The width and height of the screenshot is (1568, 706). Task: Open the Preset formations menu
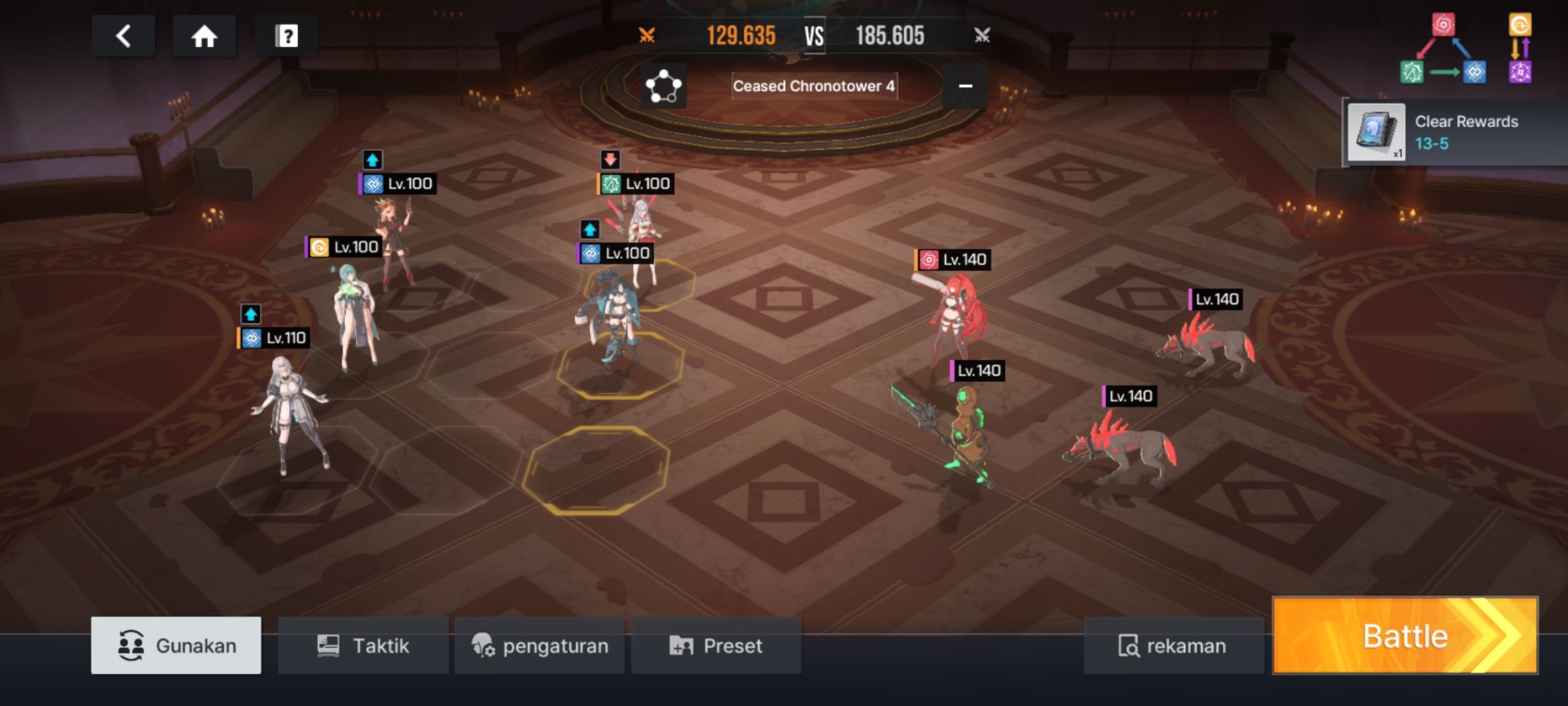(716, 646)
